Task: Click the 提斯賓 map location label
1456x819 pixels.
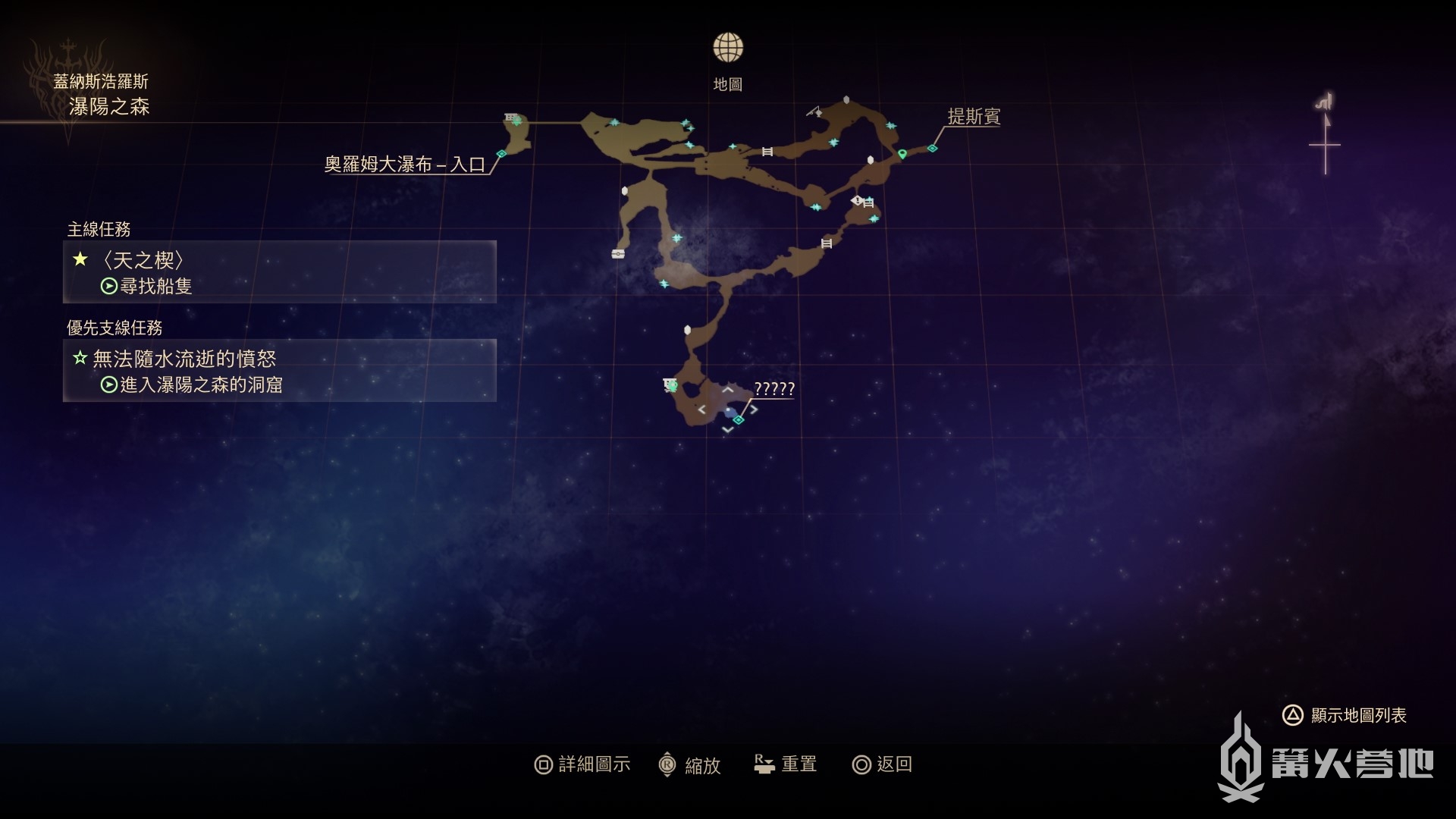Action: [974, 117]
